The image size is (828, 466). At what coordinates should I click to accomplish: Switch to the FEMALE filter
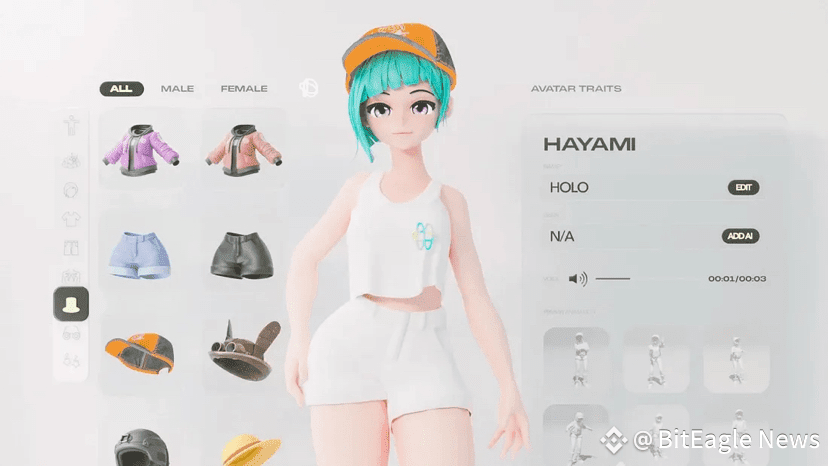[x=244, y=89]
